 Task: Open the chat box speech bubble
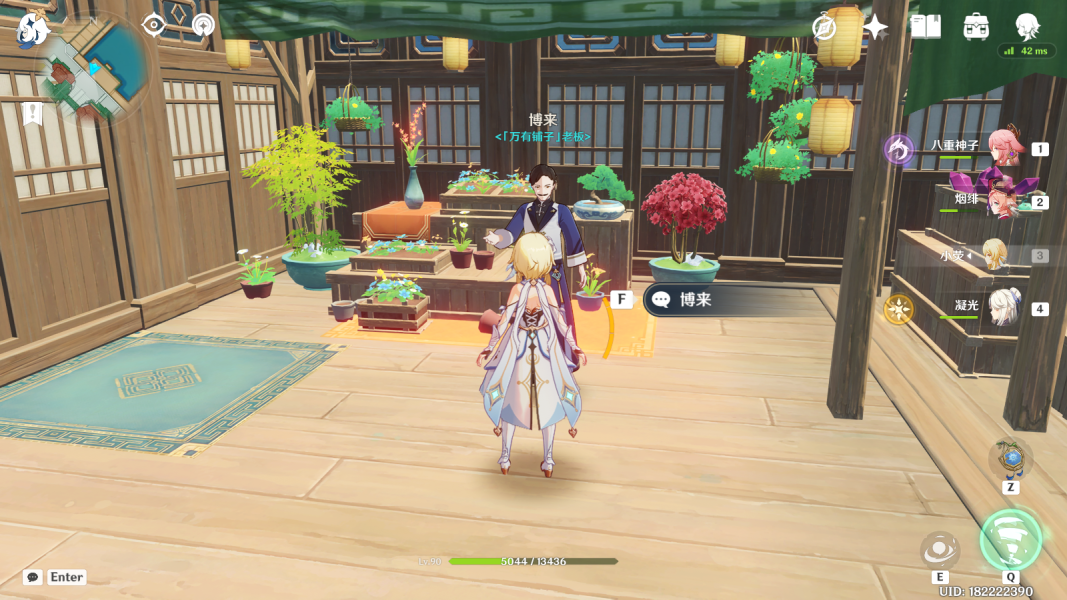[33, 577]
